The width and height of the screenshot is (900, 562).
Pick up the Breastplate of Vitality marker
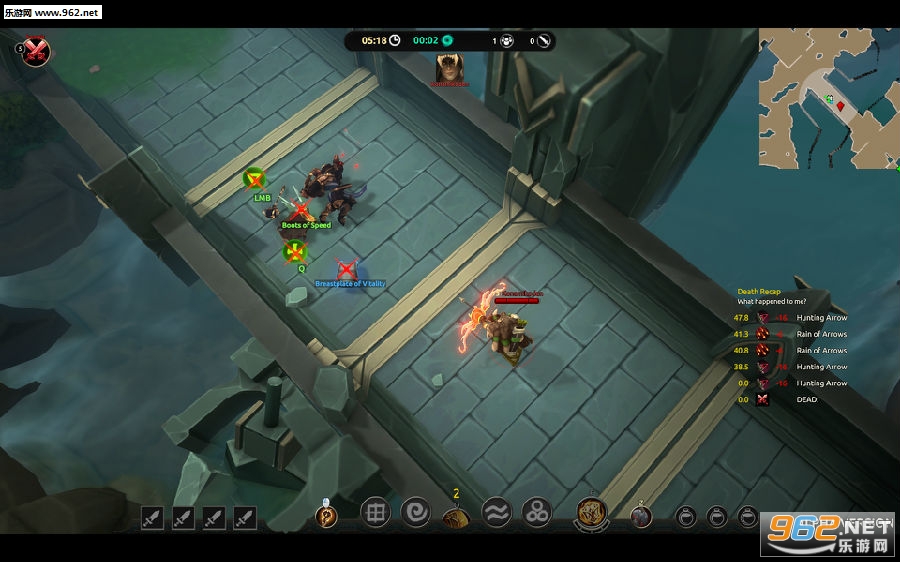pyautogui.click(x=346, y=270)
